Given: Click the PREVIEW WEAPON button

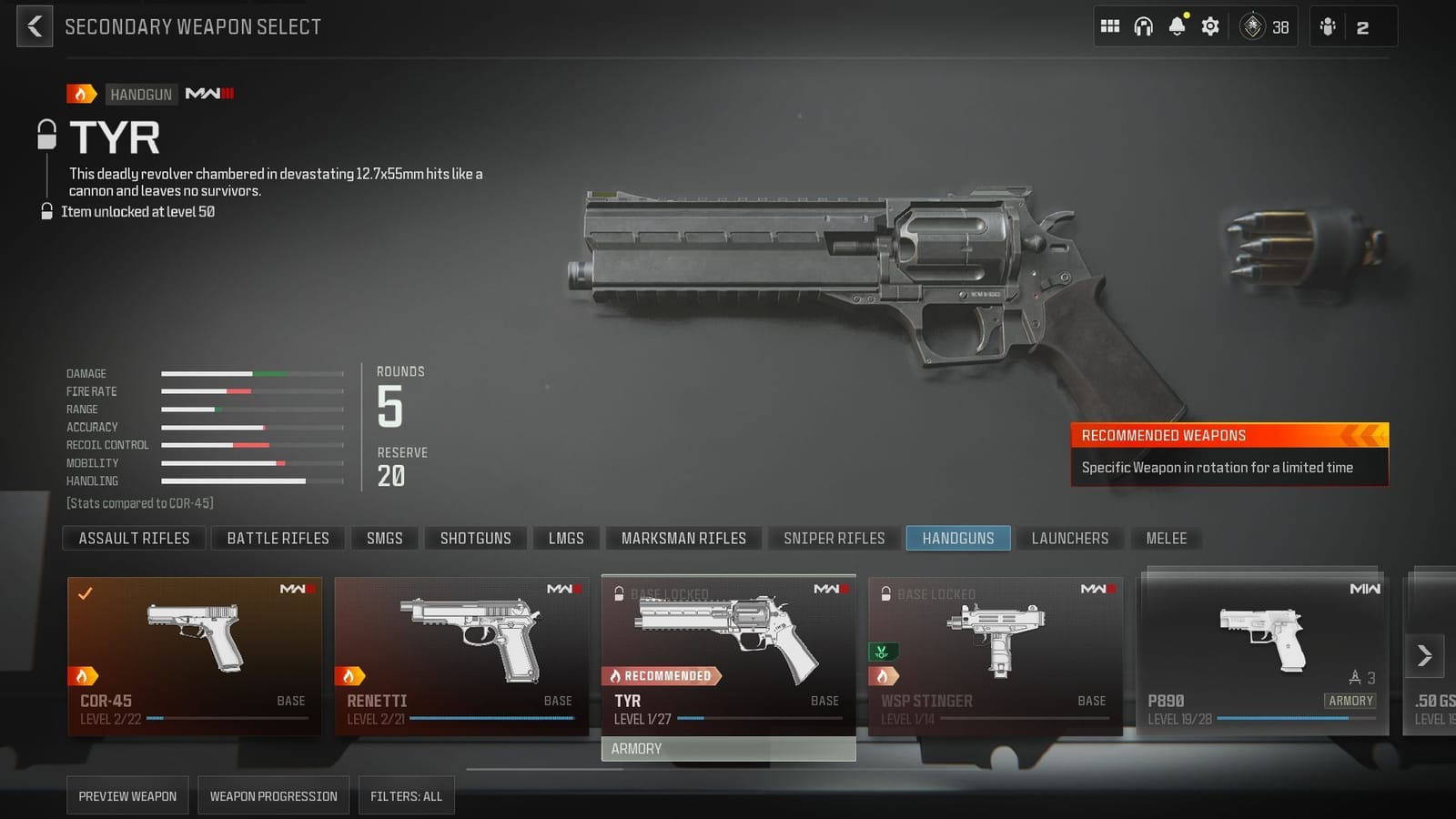Looking at the screenshot, I should (127, 795).
